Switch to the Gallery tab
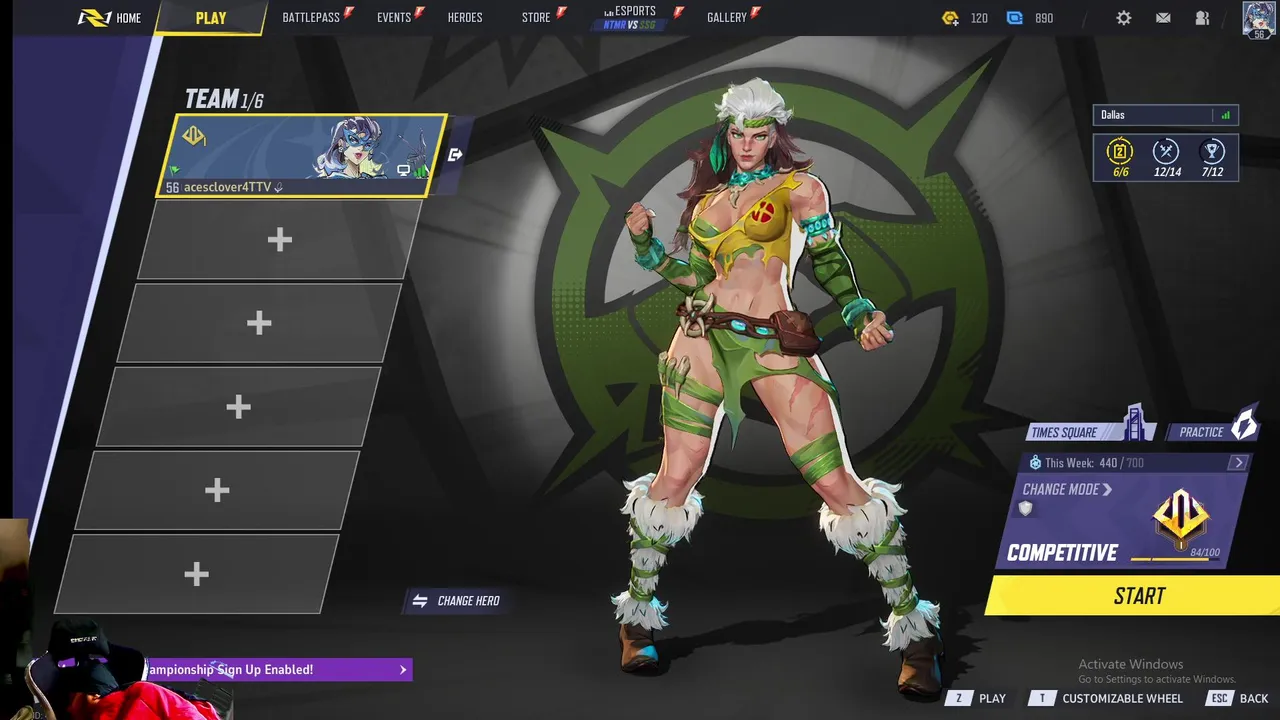This screenshot has height=720, width=1280. point(727,18)
